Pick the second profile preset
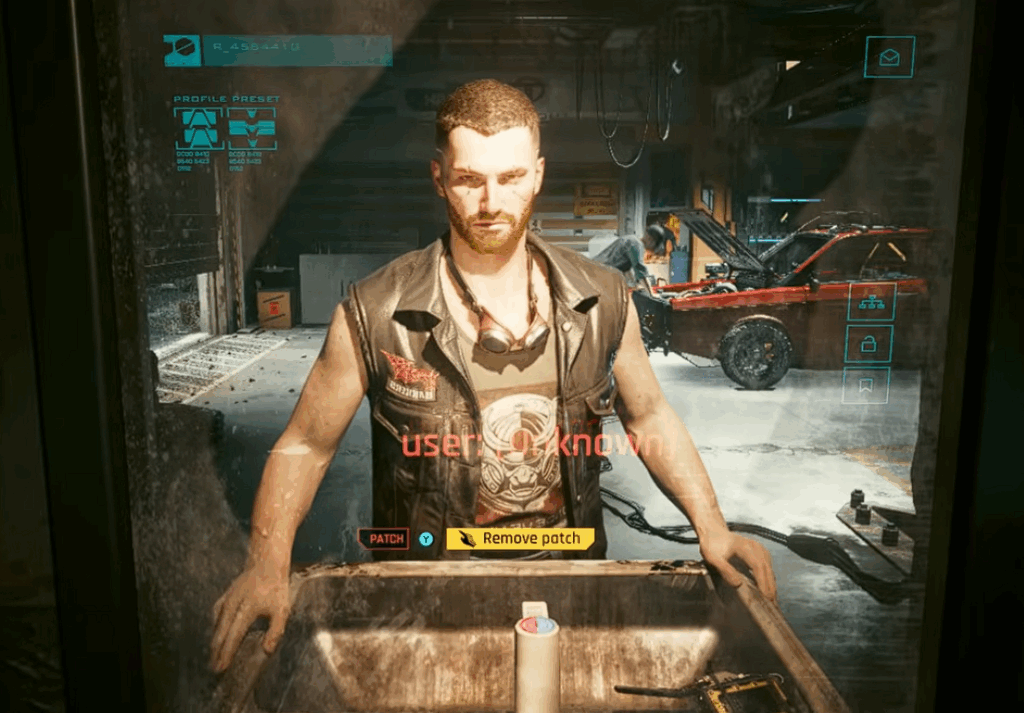Viewport: 1024px width, 713px height. click(x=251, y=129)
